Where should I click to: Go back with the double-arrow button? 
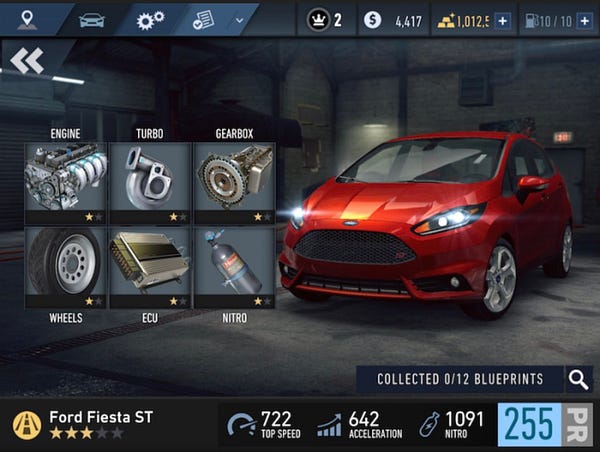28,61
